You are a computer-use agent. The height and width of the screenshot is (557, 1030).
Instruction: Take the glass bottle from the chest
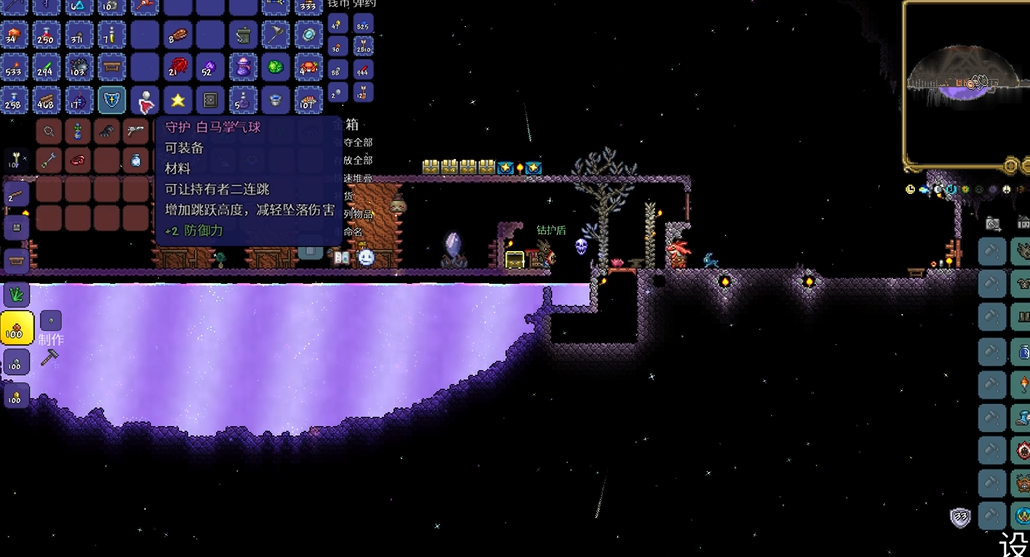(x=136, y=160)
